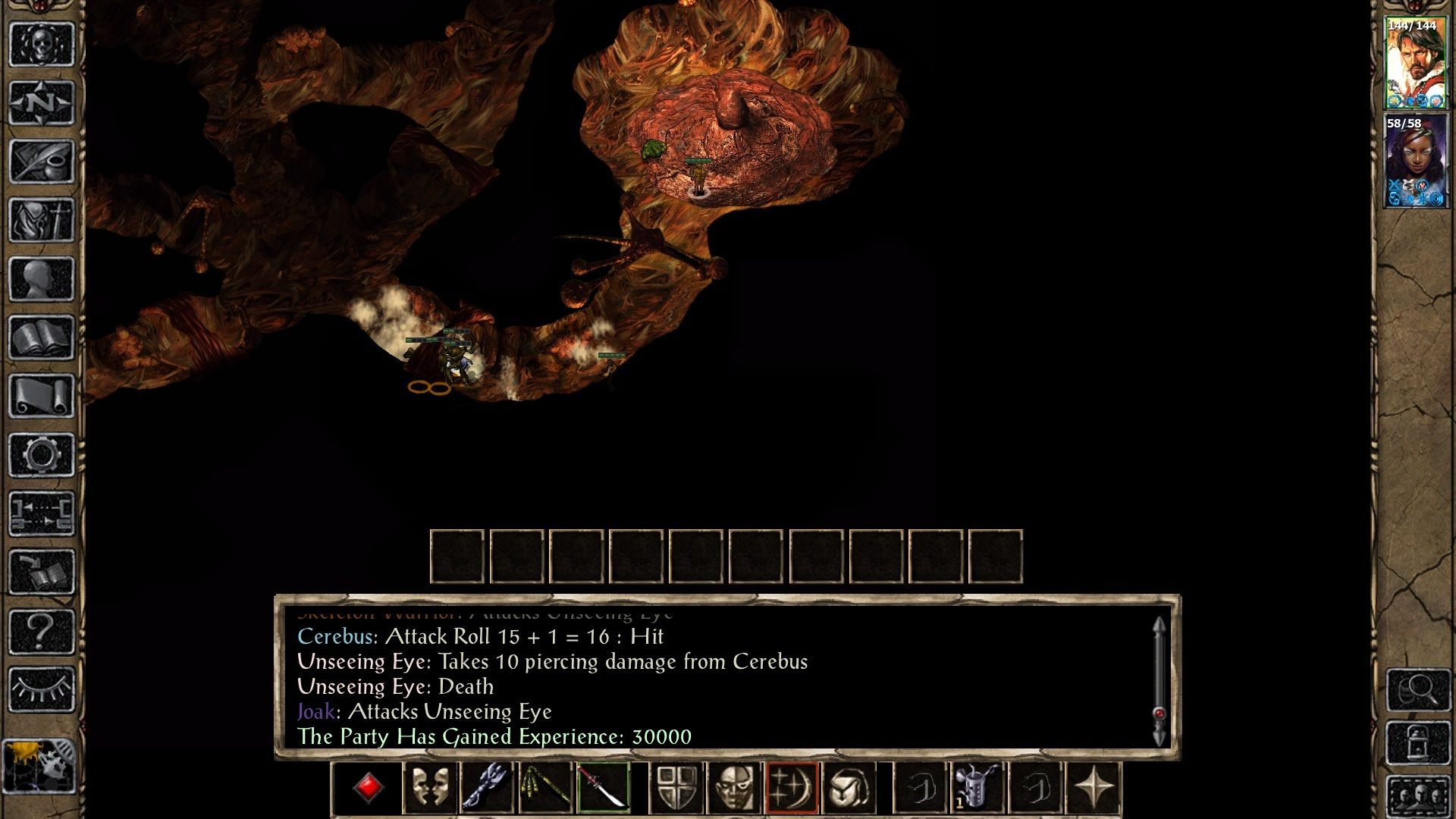Select the bearded male character portrait
1456x819 pixels.
(x=1415, y=64)
